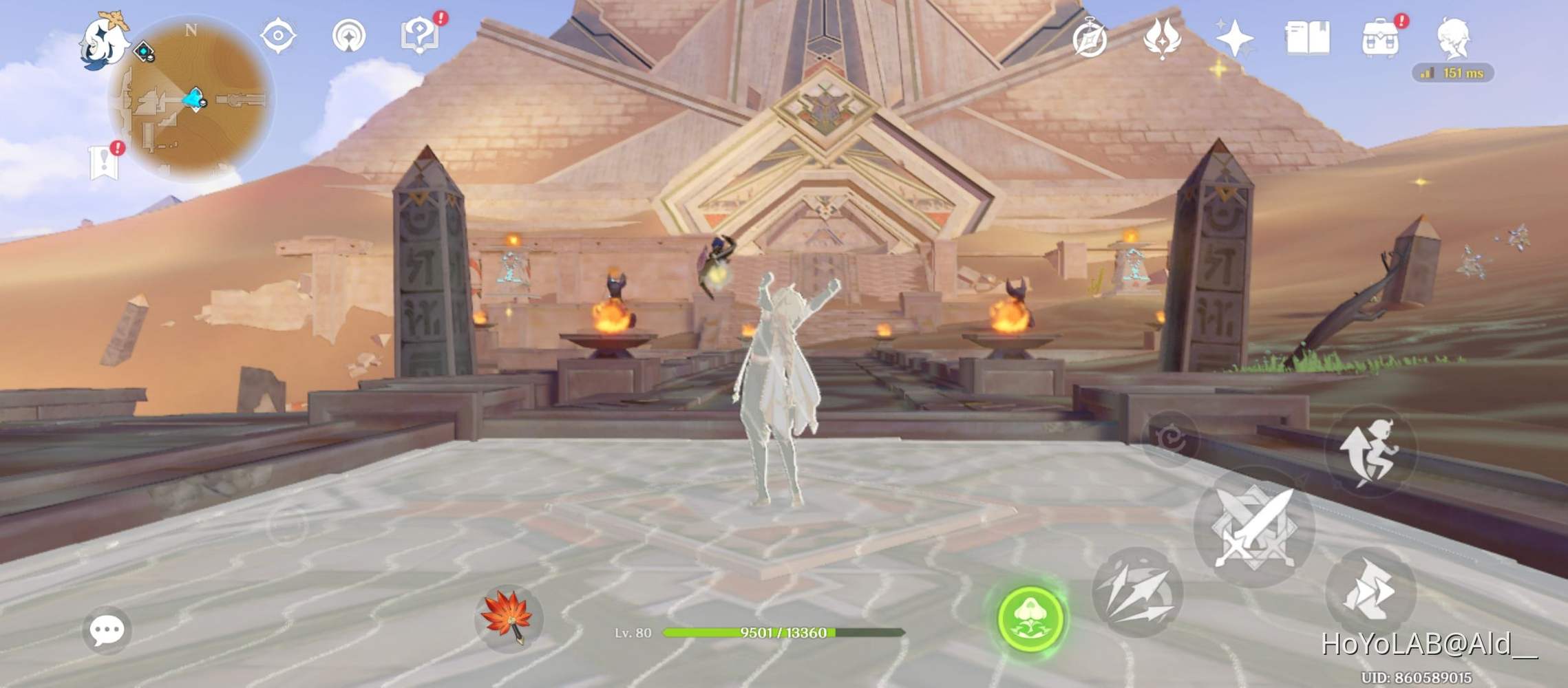Open the inventory backpack
The image size is (1568, 688).
[x=1379, y=39]
